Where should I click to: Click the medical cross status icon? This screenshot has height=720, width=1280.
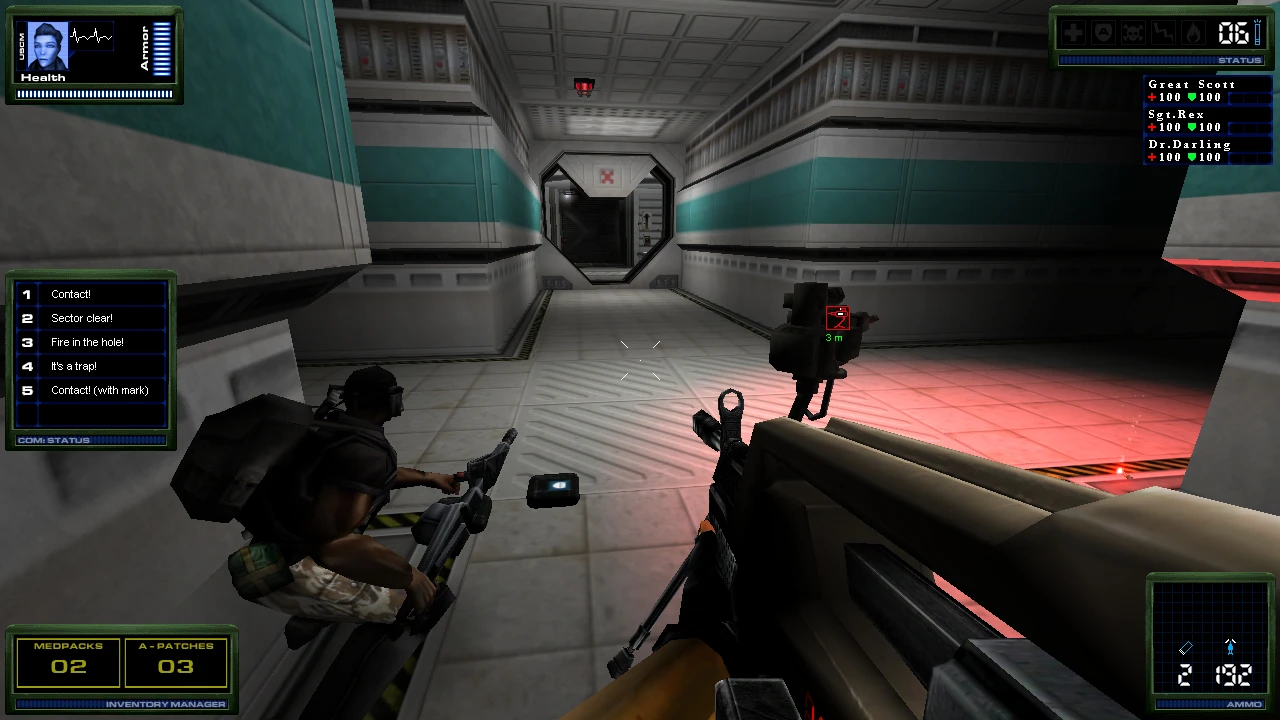tap(1072, 33)
